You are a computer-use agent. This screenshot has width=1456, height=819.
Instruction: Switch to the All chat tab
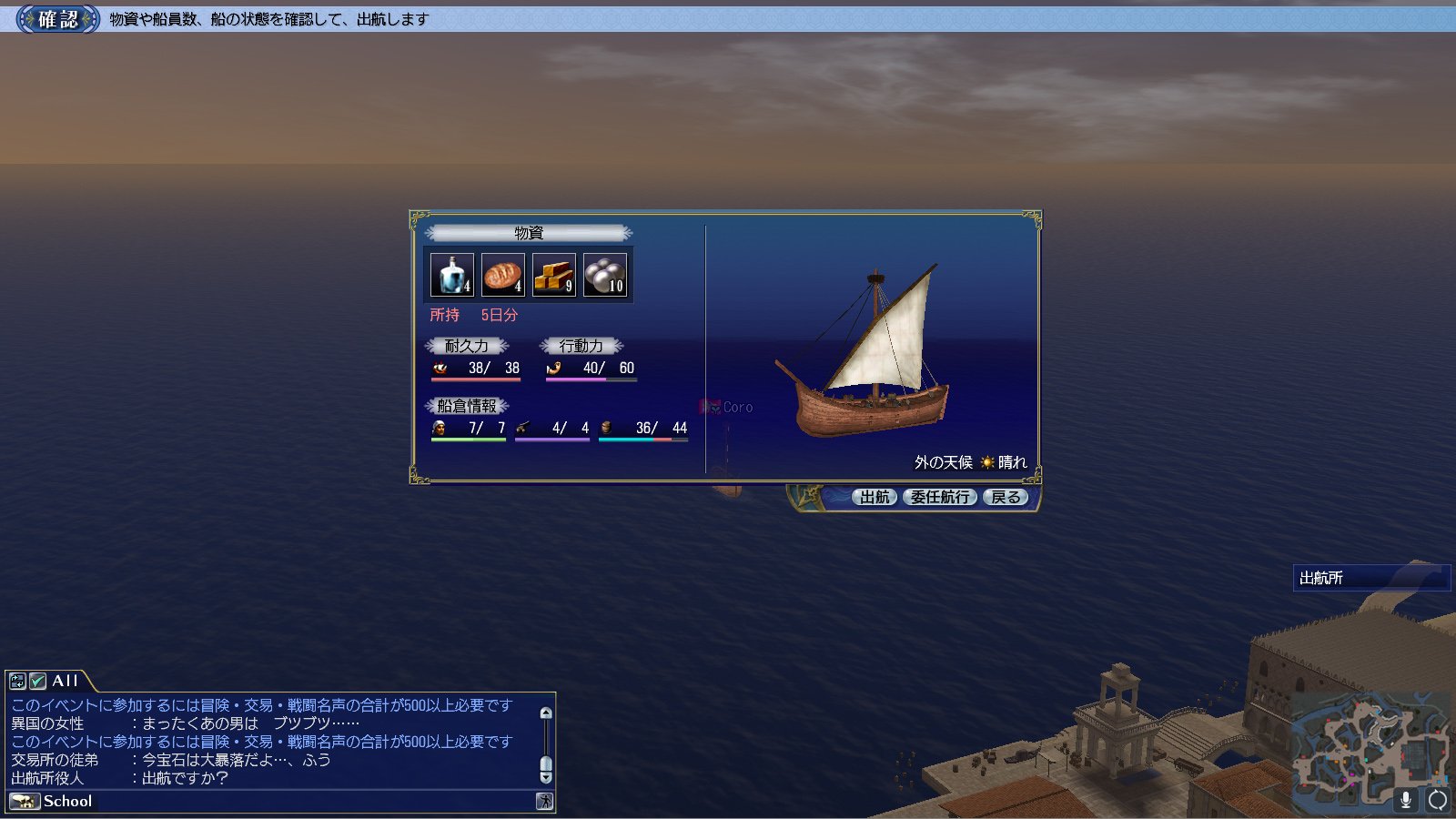point(65,681)
